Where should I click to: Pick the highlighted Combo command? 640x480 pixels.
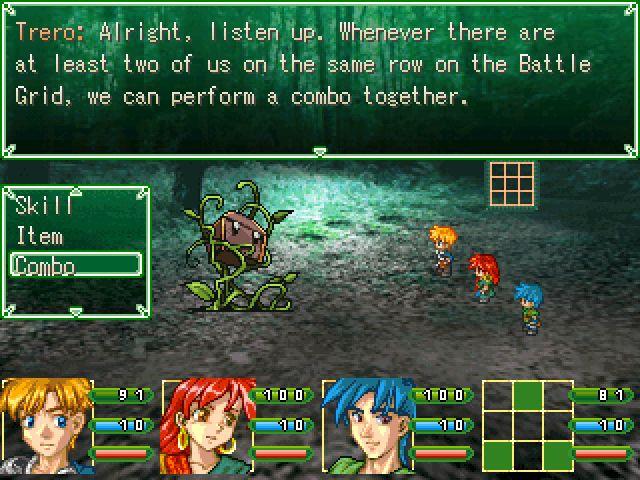pyautogui.click(x=74, y=265)
